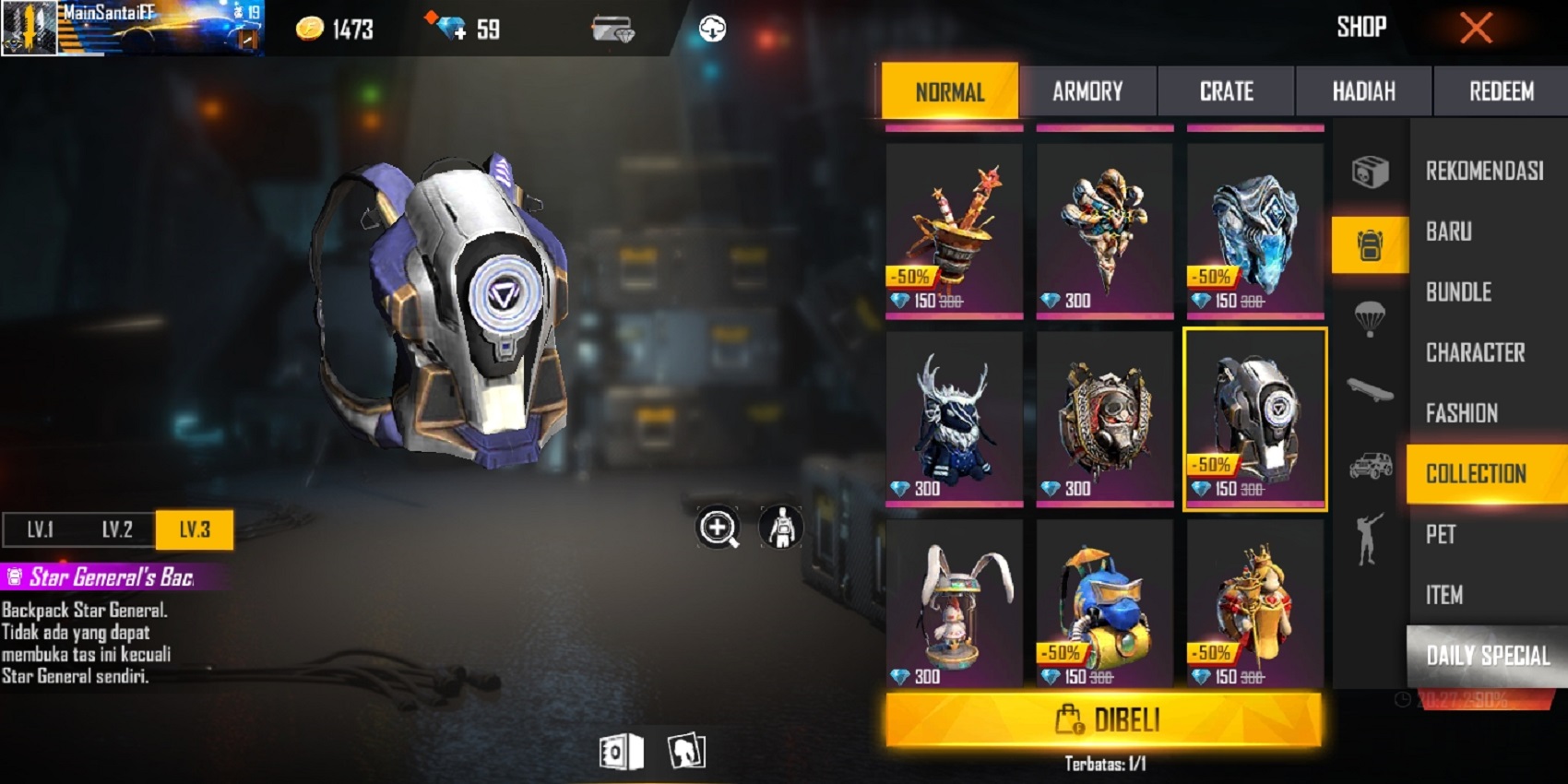Open the HADIAH tab
The image size is (1568, 784).
point(1362,91)
